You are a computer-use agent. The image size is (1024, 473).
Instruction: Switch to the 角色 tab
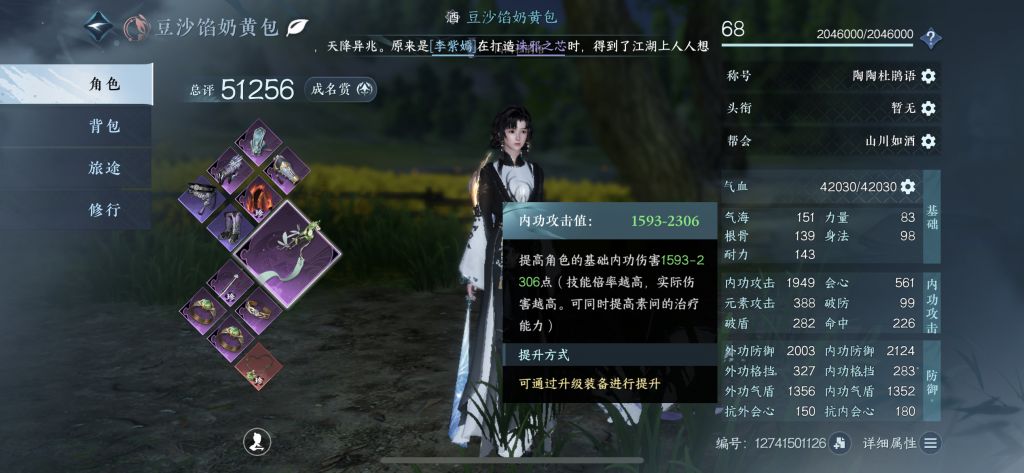click(75, 84)
